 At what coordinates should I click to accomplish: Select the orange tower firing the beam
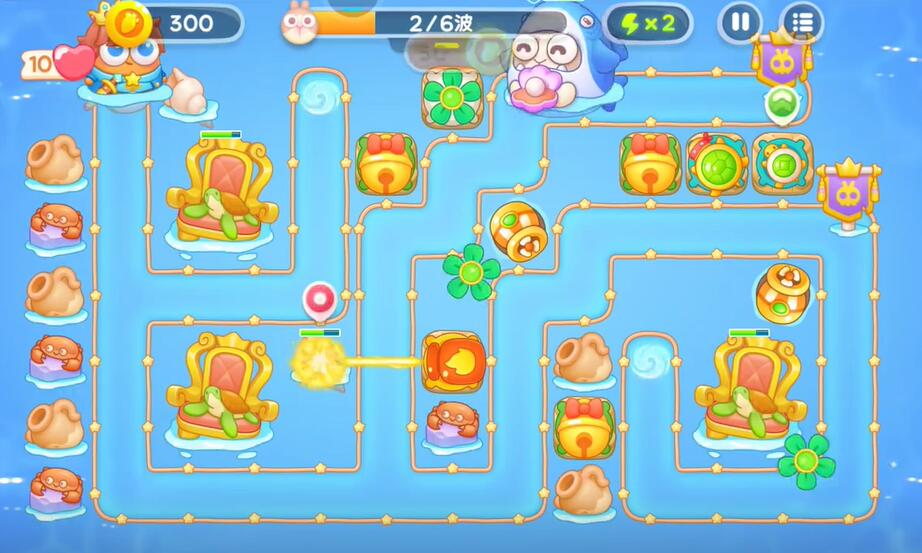[453, 362]
